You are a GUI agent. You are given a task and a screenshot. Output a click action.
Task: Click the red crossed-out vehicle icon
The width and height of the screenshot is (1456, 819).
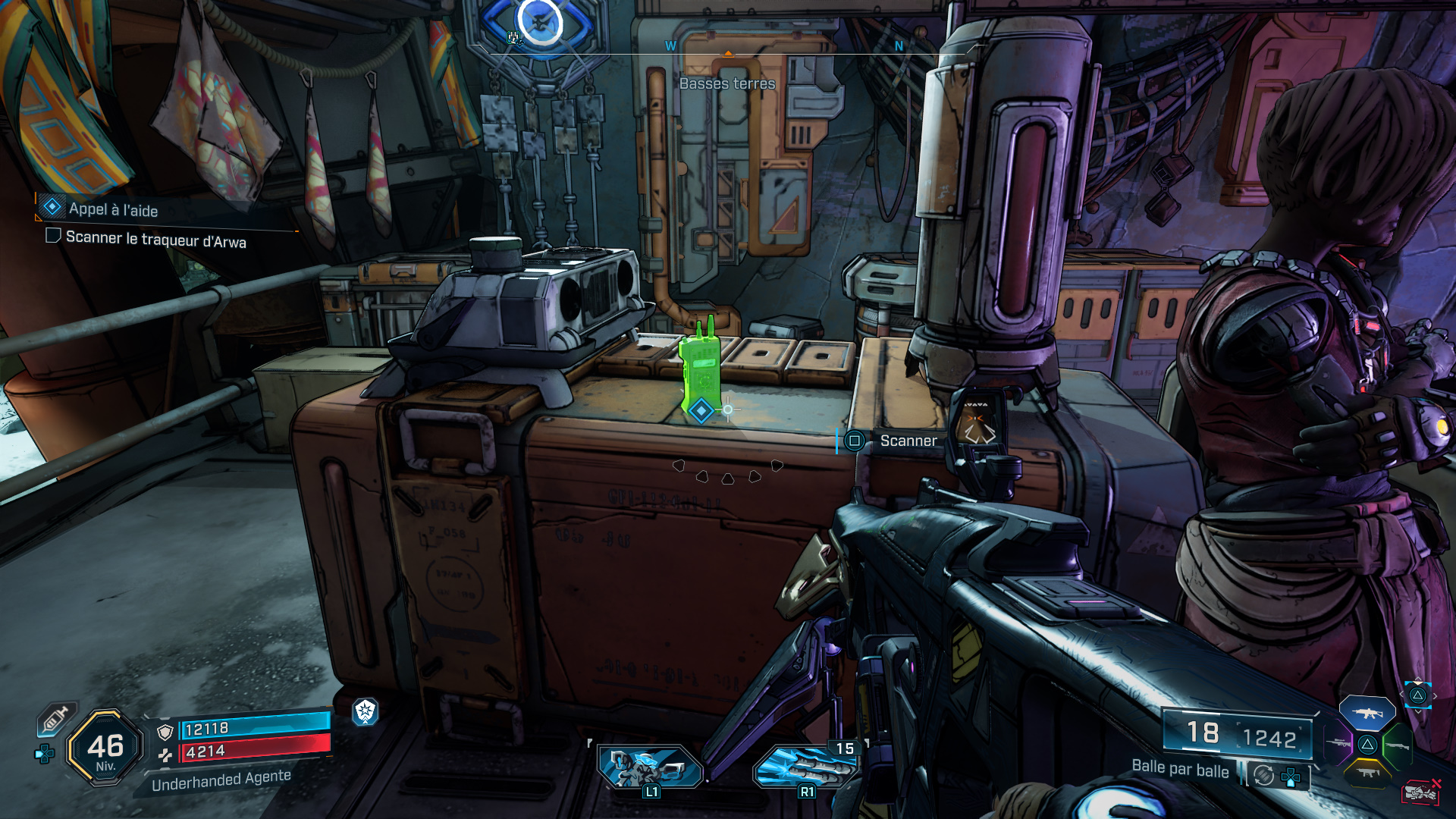tap(1420, 792)
